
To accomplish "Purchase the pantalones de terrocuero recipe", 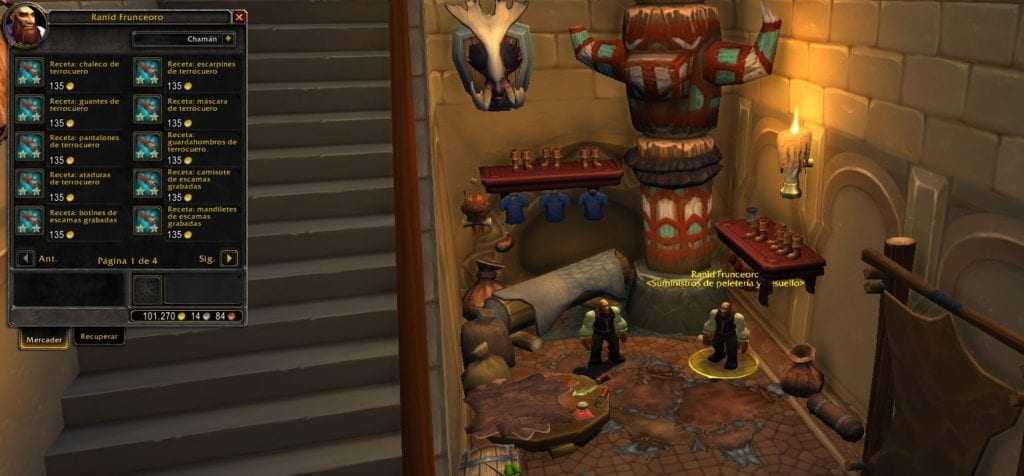I will [31, 145].
